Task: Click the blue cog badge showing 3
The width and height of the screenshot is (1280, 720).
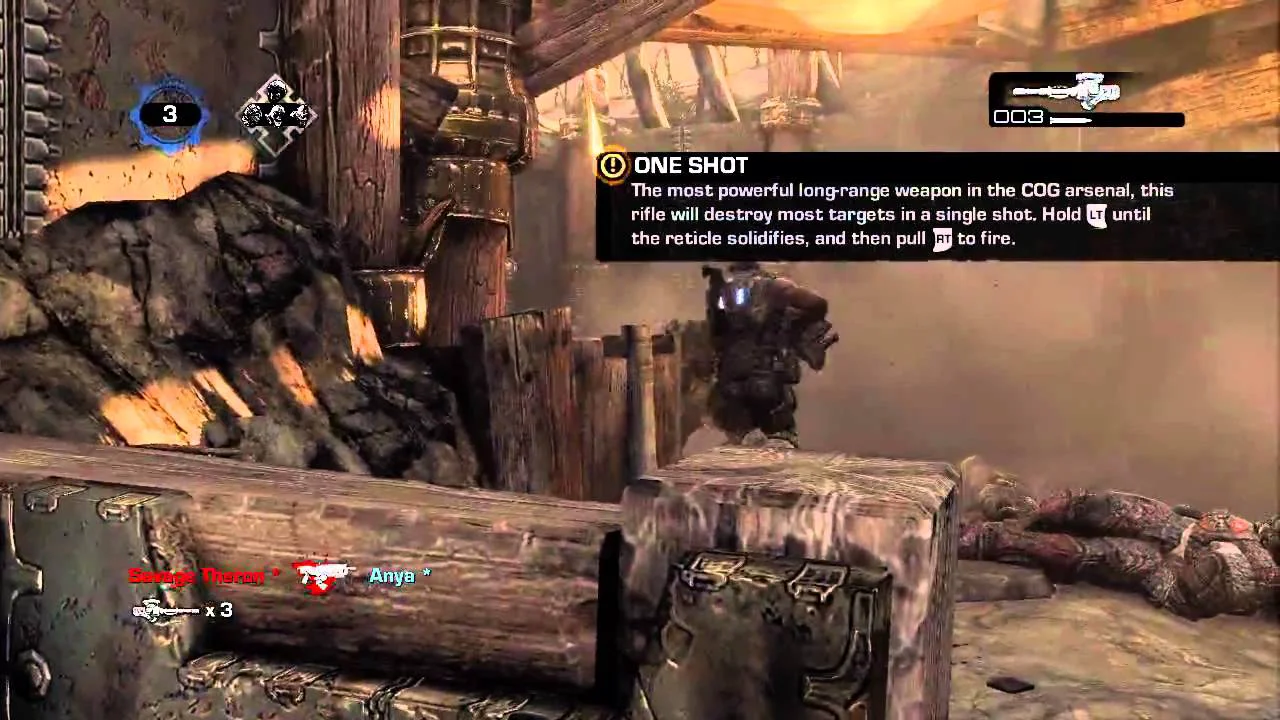Action: [x=169, y=115]
